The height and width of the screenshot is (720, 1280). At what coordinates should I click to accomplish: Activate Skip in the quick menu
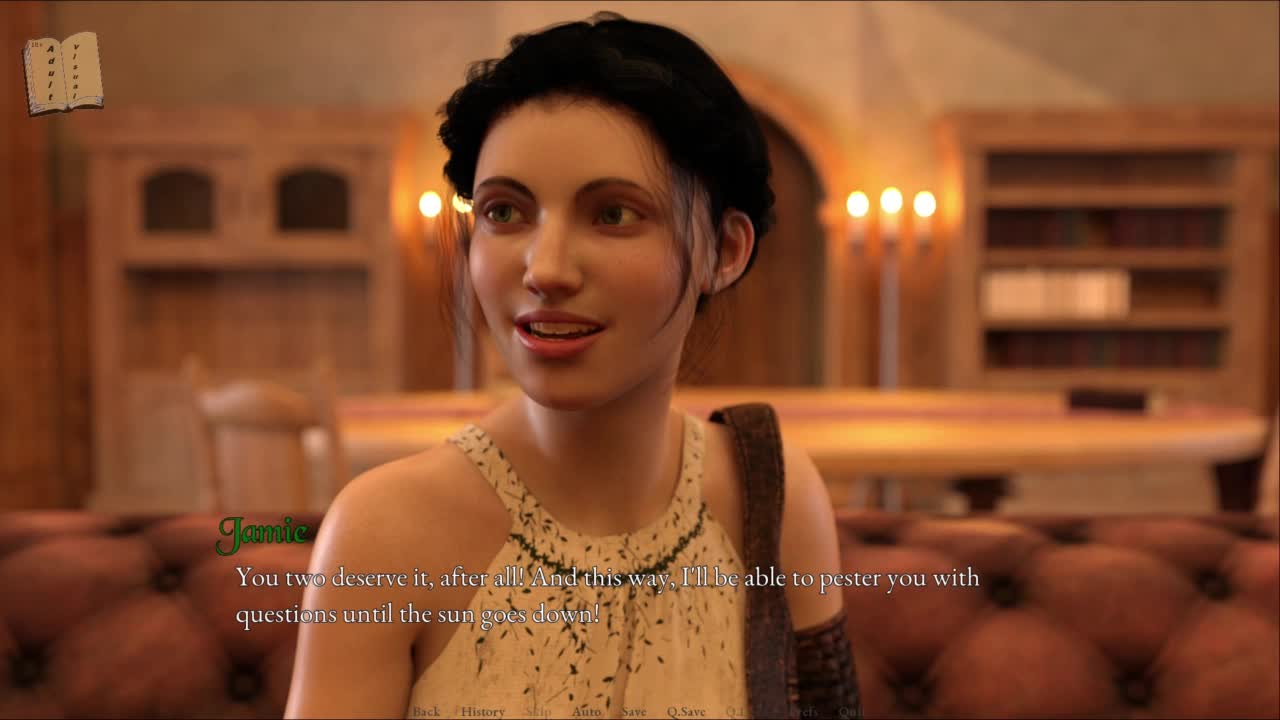(x=538, y=712)
